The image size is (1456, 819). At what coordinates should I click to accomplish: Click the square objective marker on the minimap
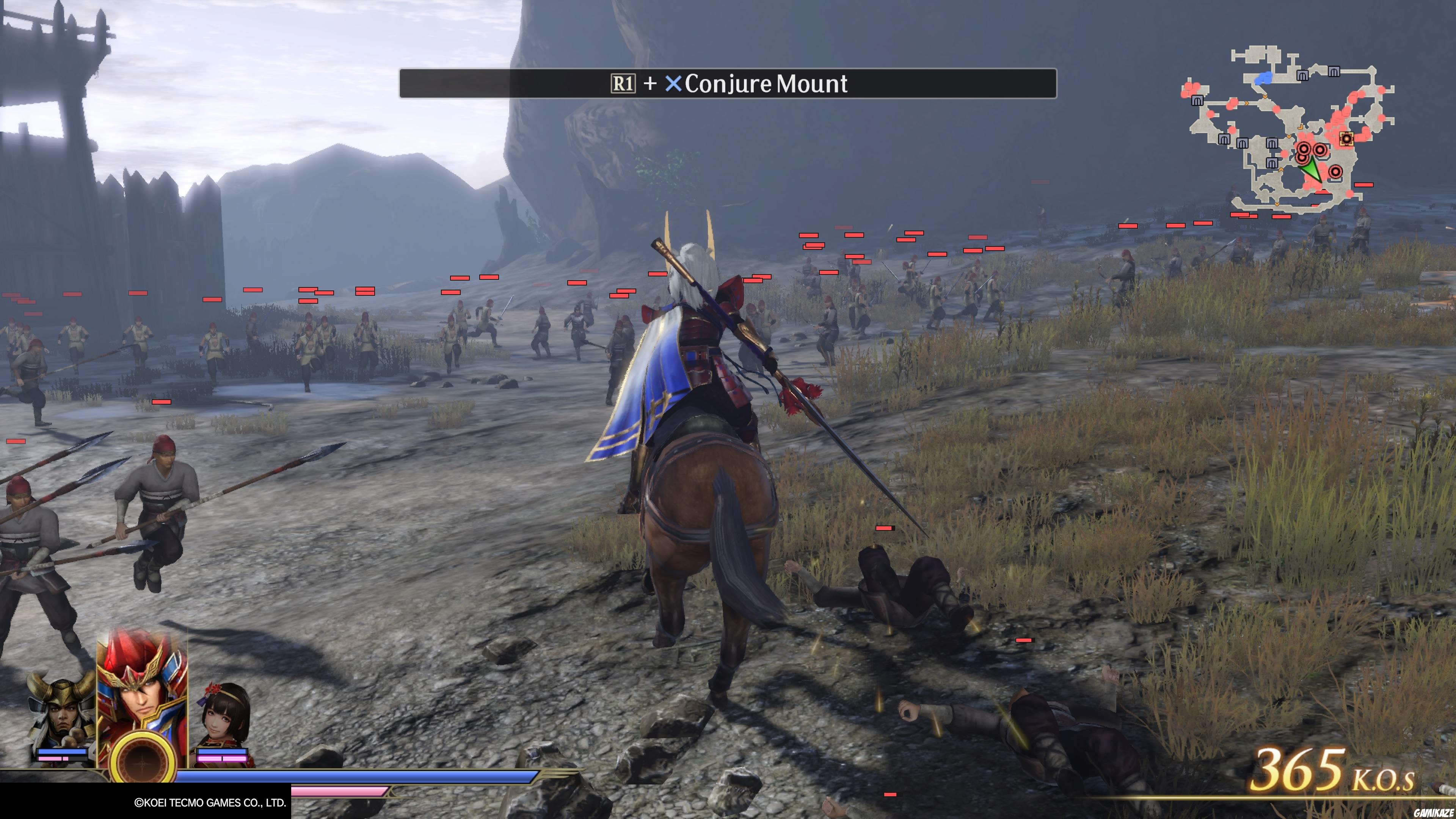point(1347,139)
